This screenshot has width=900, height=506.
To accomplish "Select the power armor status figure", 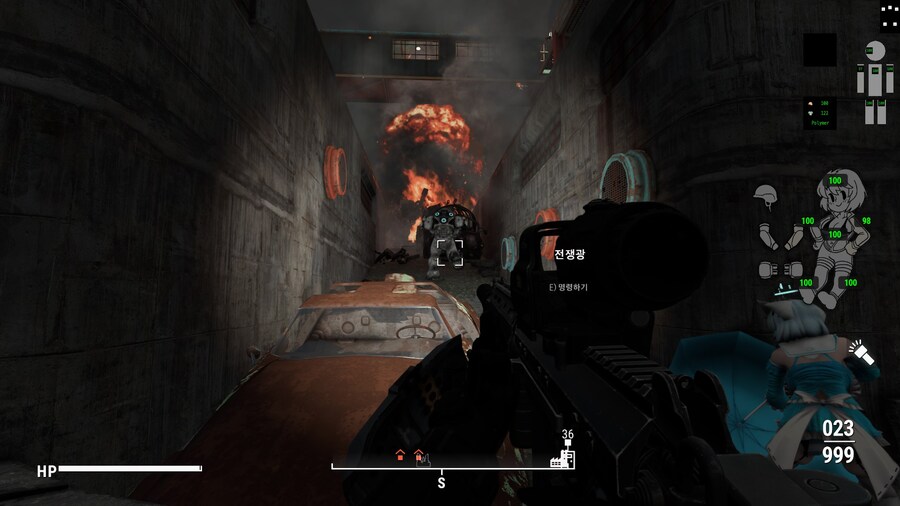I will pyautogui.click(x=875, y=81).
